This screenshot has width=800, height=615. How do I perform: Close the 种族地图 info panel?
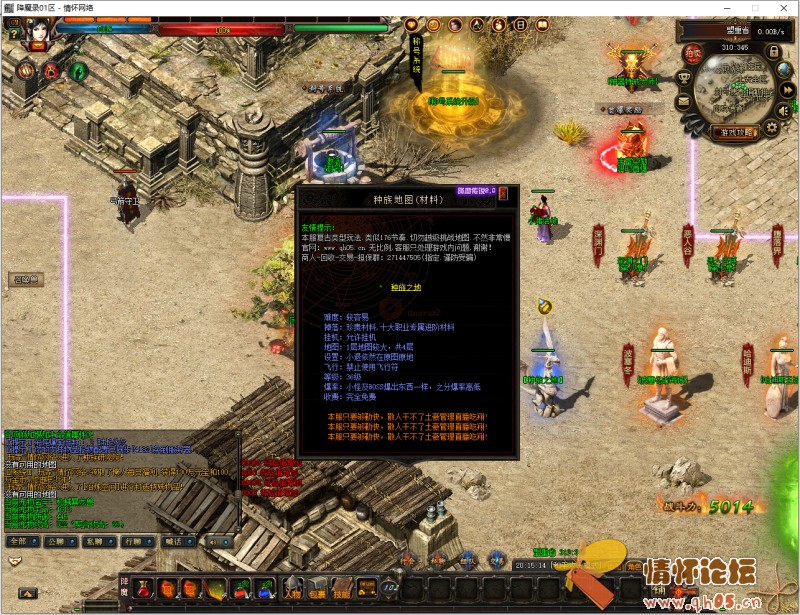(503, 192)
